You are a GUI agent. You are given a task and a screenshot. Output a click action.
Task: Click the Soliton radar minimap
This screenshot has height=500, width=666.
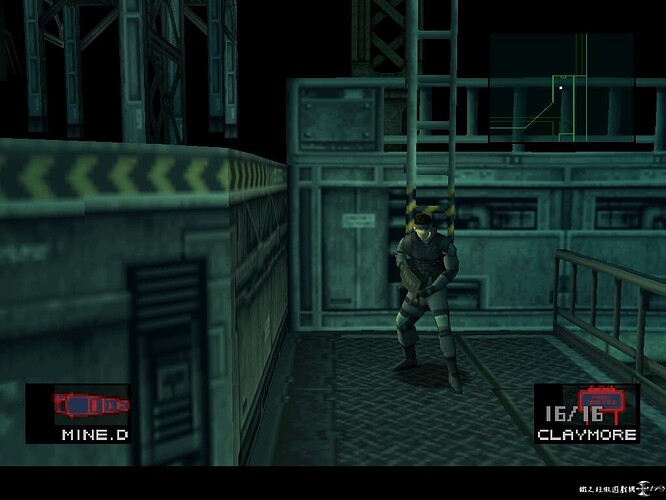tap(561, 88)
